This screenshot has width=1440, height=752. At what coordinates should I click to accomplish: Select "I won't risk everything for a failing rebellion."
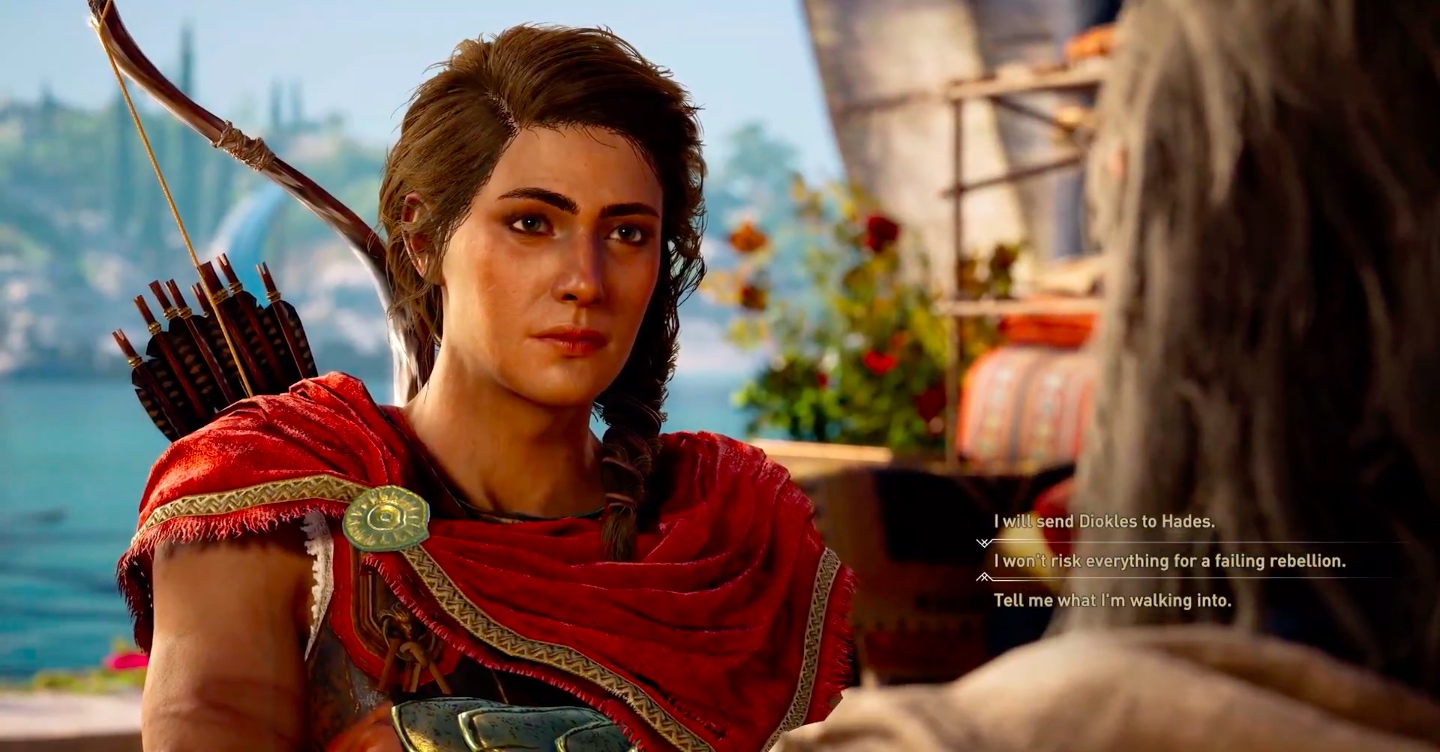(x=1169, y=561)
